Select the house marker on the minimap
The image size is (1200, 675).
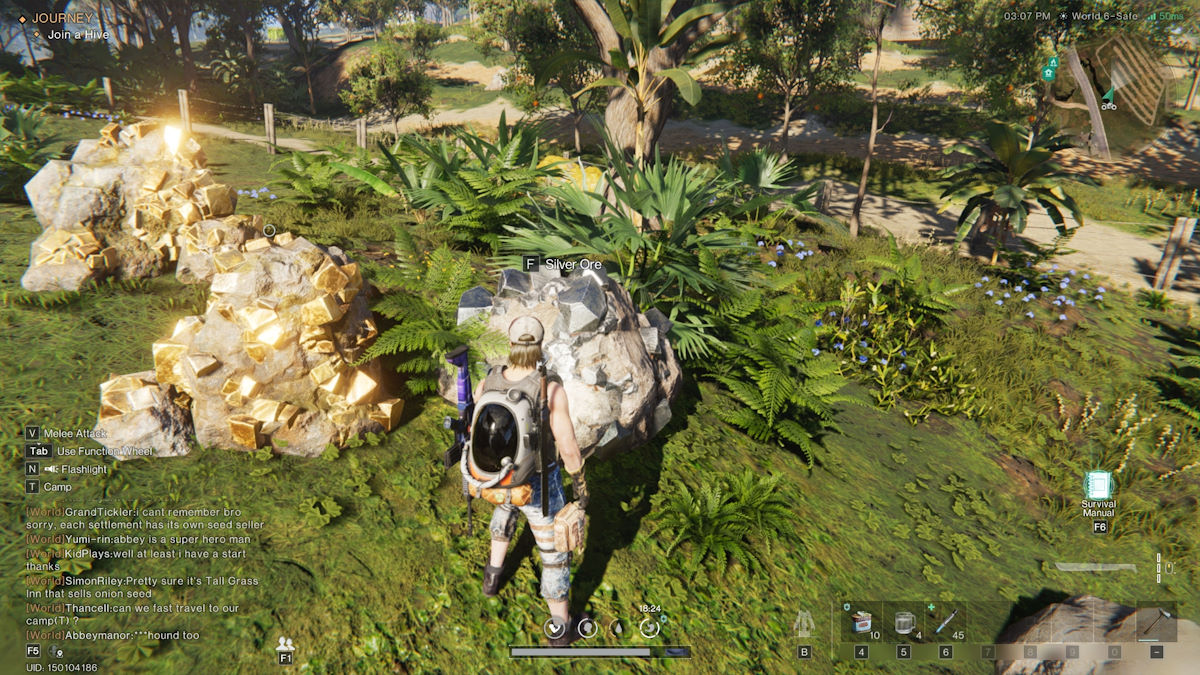(1050, 73)
